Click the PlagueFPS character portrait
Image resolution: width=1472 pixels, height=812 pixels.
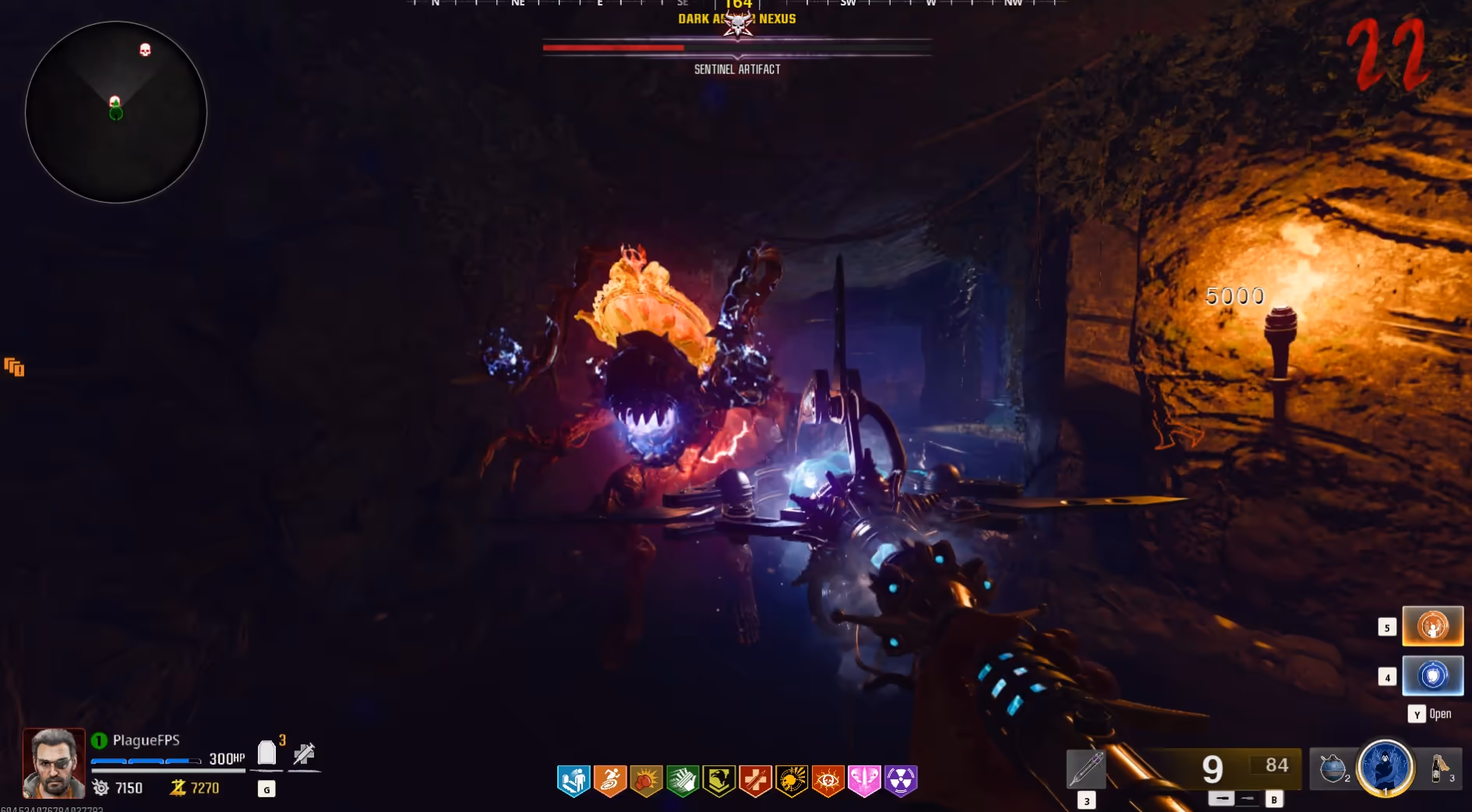pyautogui.click(x=54, y=764)
